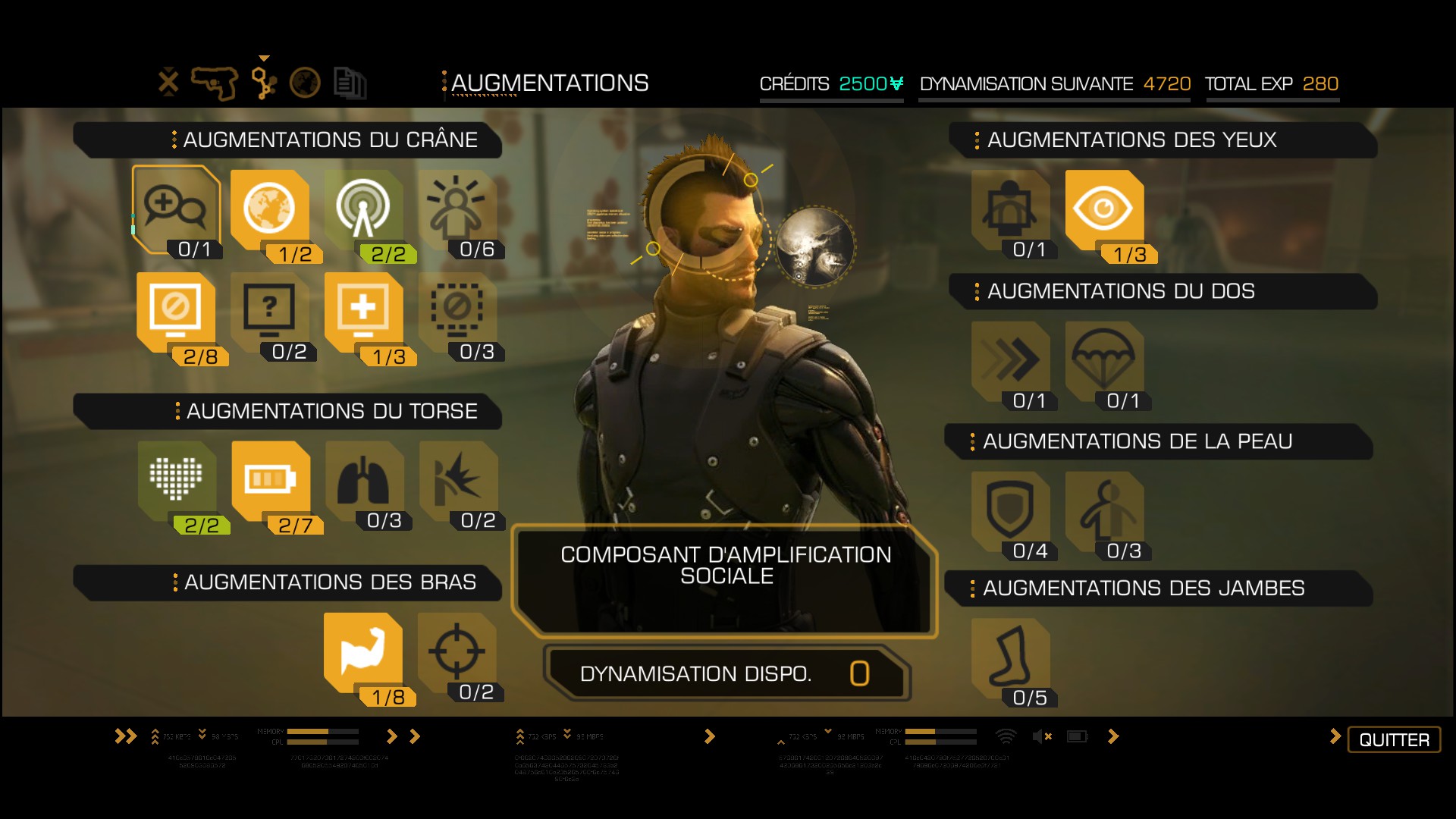Select the orange eye augmentation
The image size is (1456, 819).
click(1103, 209)
